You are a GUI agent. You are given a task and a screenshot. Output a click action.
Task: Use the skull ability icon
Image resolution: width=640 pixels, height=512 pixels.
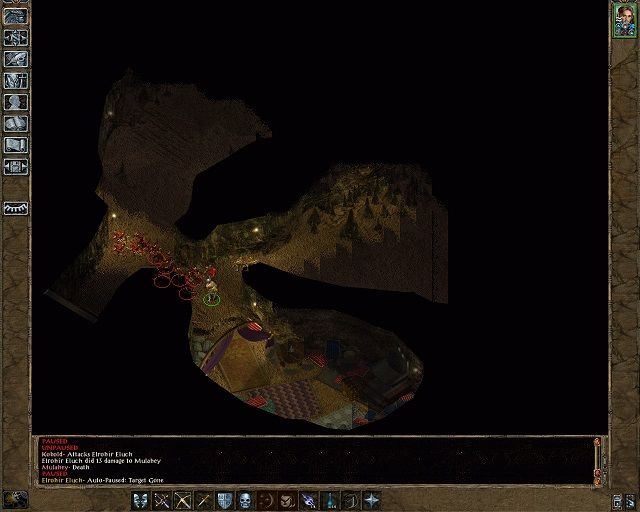(x=248, y=500)
